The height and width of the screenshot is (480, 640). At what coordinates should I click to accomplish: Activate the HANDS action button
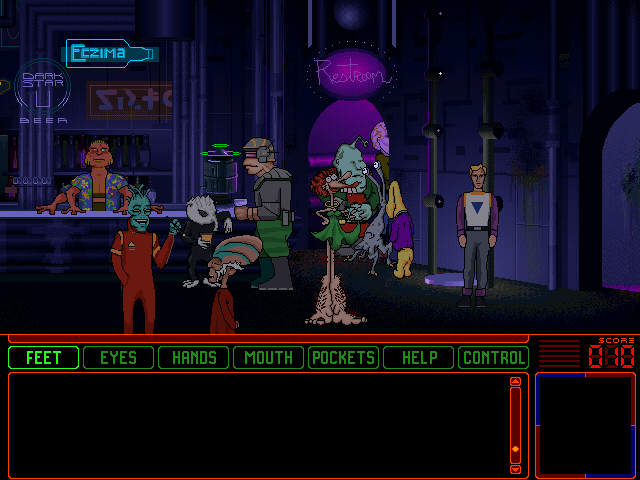click(194, 357)
